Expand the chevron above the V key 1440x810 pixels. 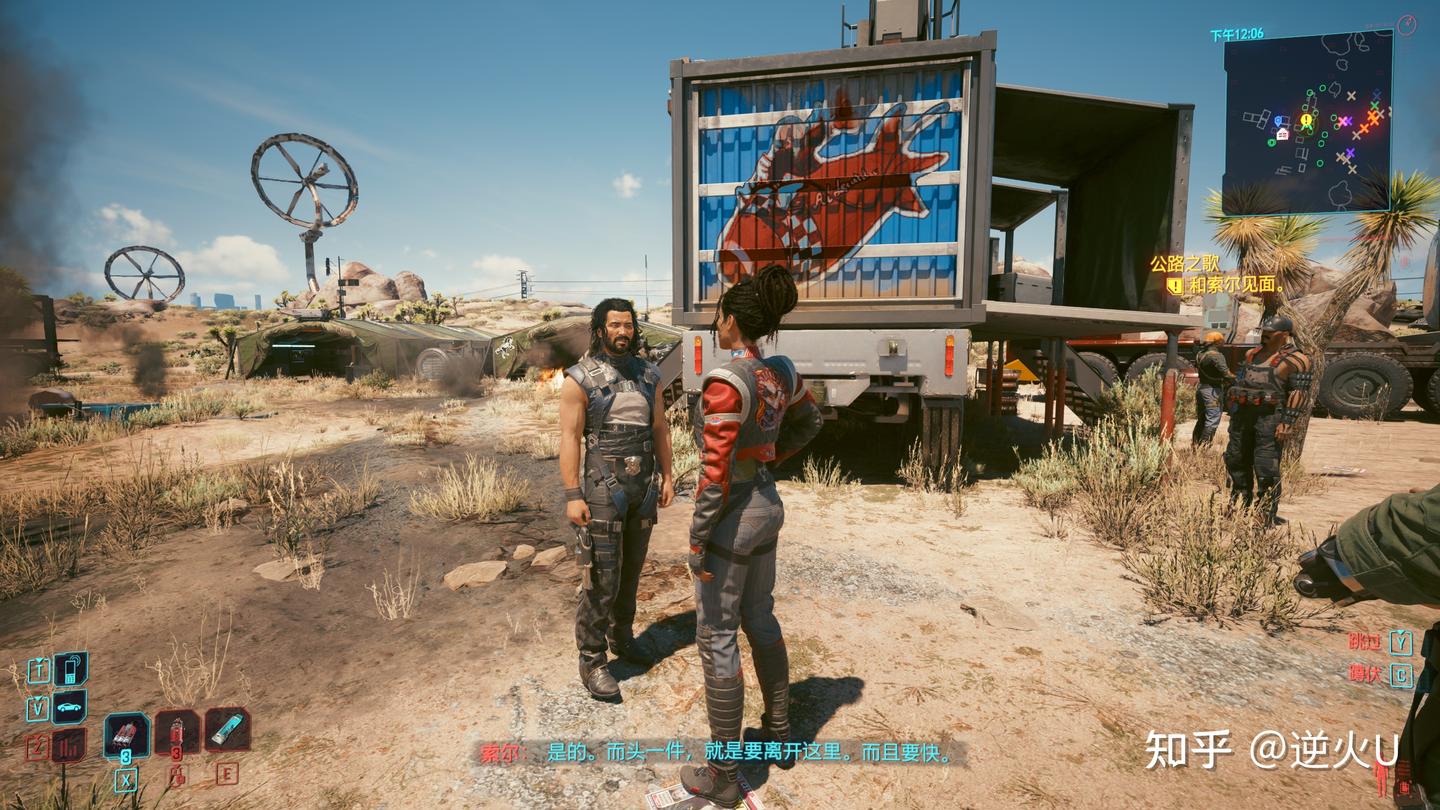(x=38, y=697)
